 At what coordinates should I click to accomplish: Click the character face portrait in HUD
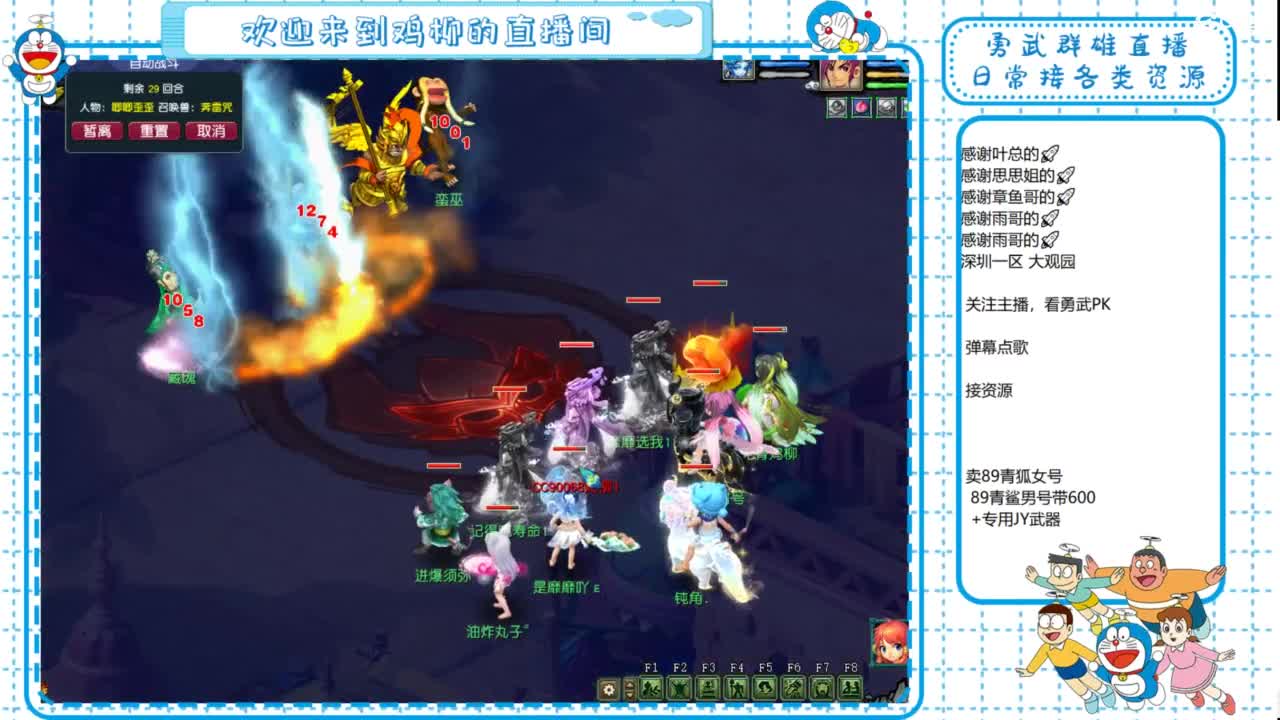coord(843,76)
